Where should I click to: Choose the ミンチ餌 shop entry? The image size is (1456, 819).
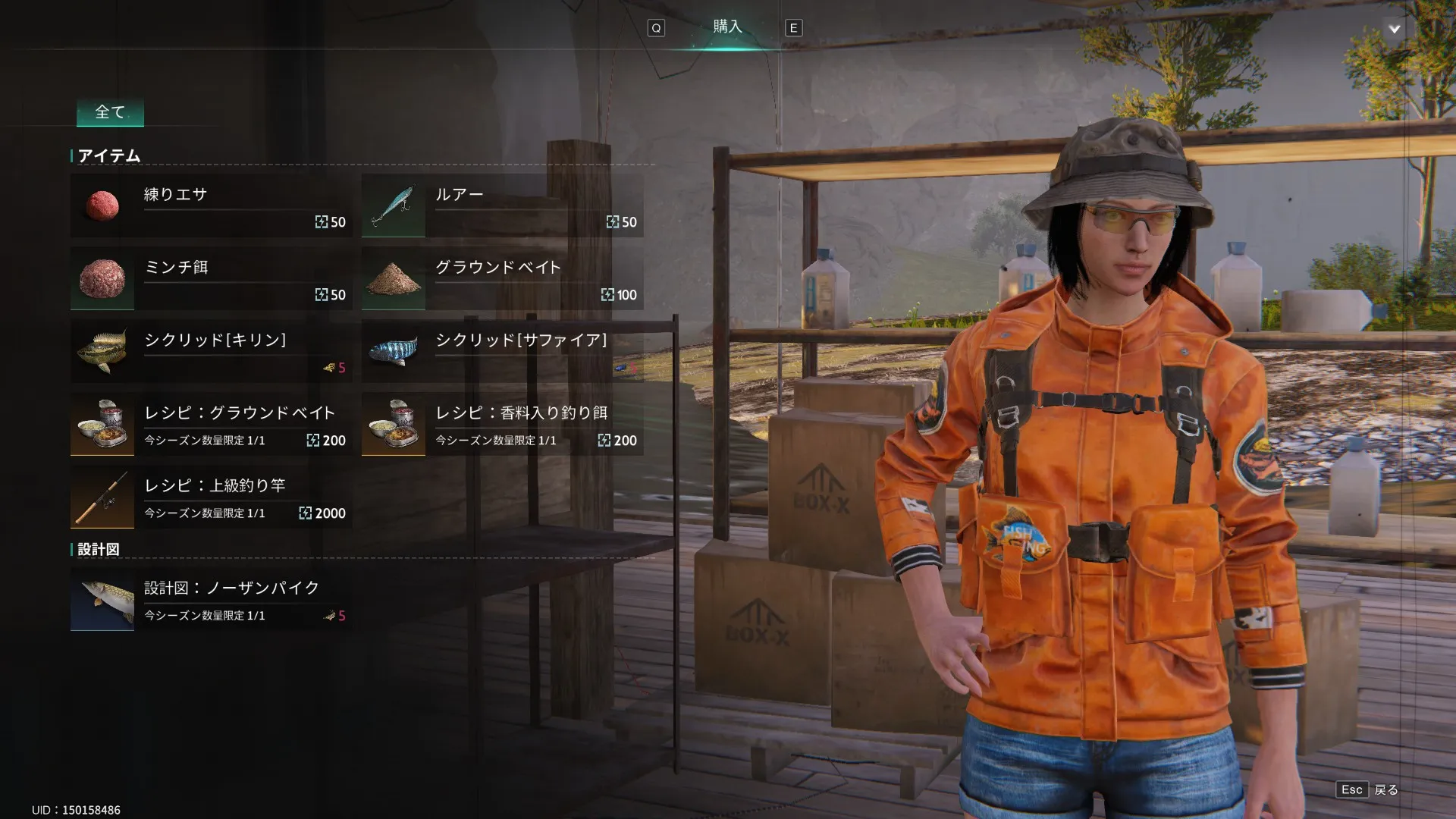click(211, 278)
